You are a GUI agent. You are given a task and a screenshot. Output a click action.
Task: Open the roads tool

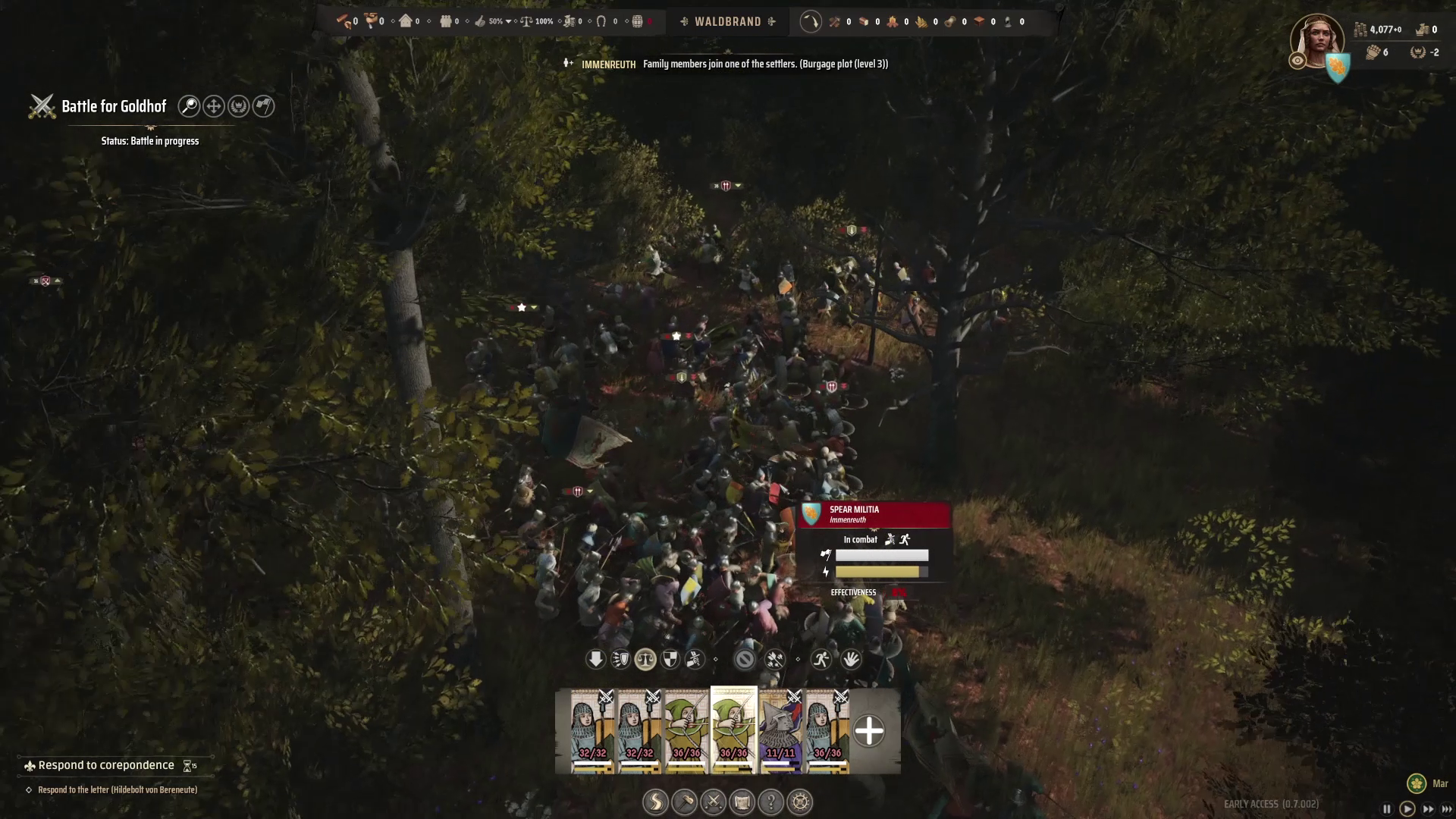tap(655, 802)
